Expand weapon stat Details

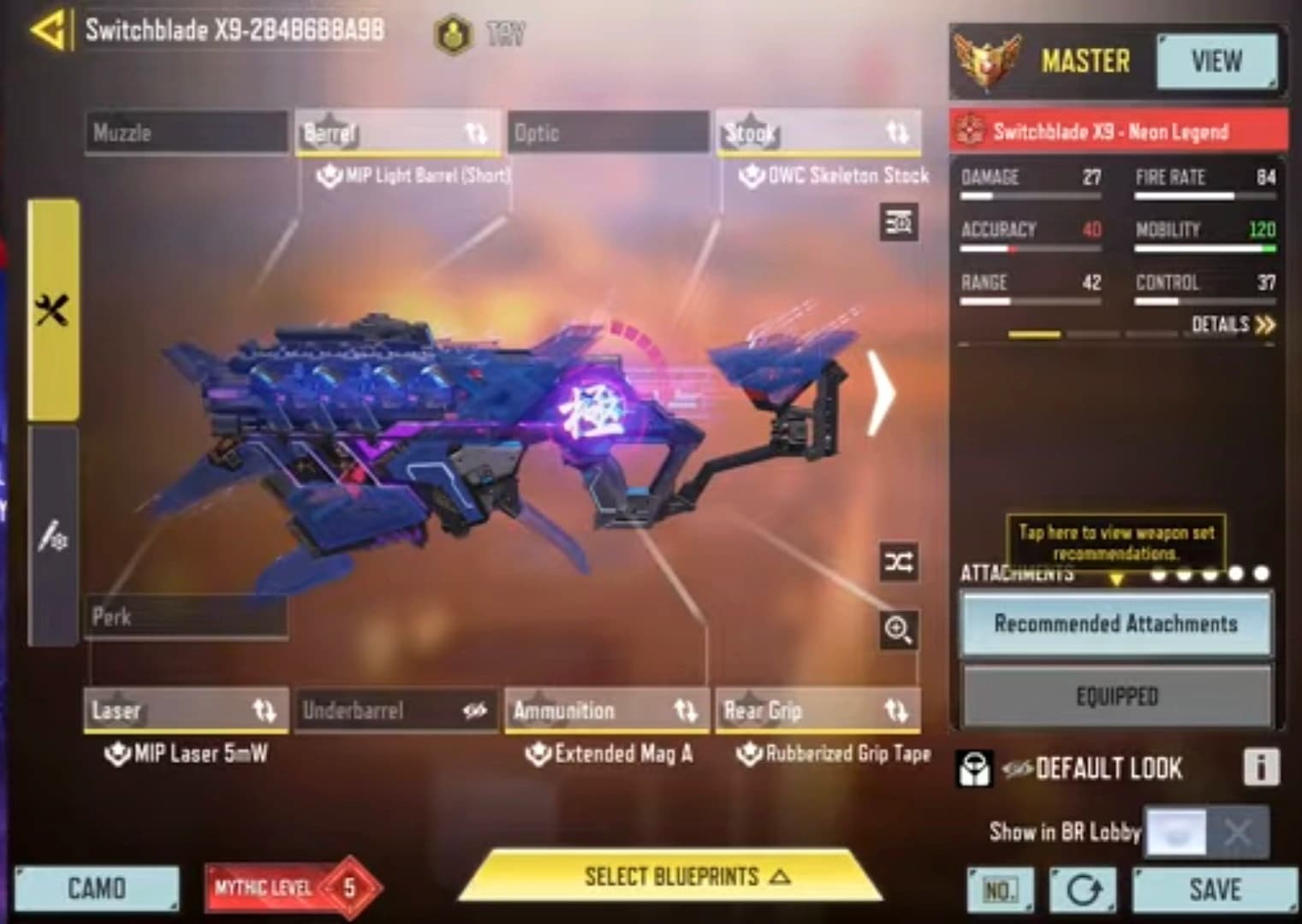(1233, 324)
